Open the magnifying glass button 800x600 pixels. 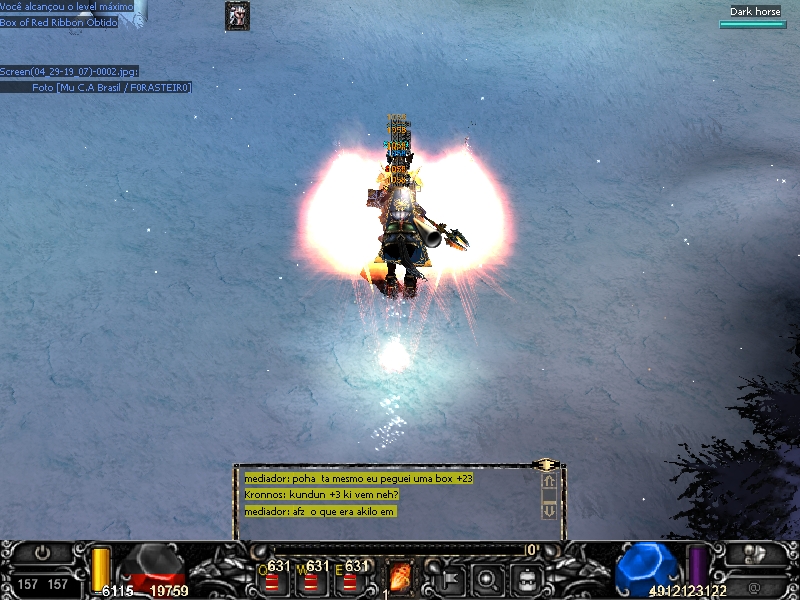coord(487,578)
